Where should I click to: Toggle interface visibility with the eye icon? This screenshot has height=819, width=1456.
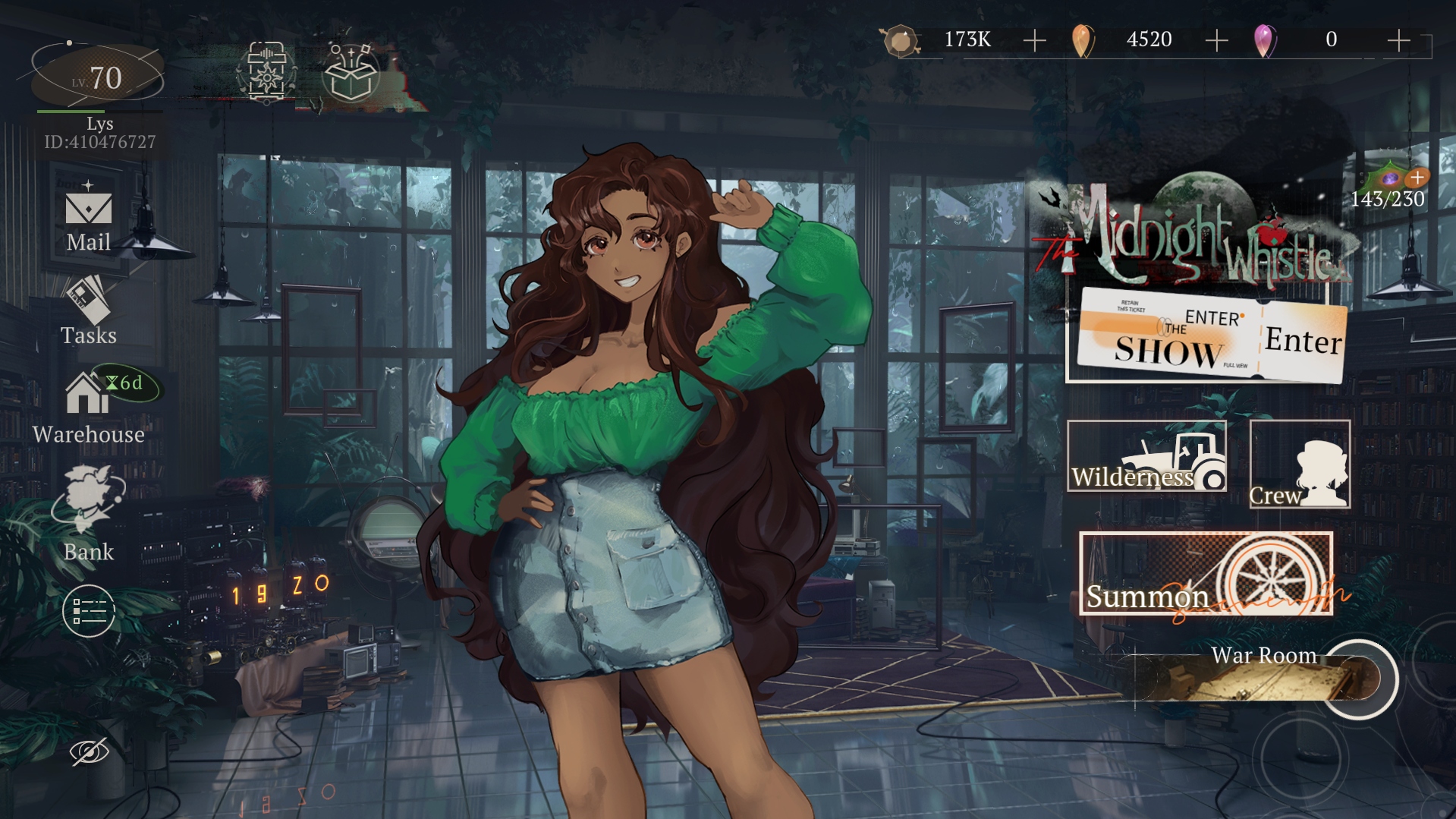90,751
